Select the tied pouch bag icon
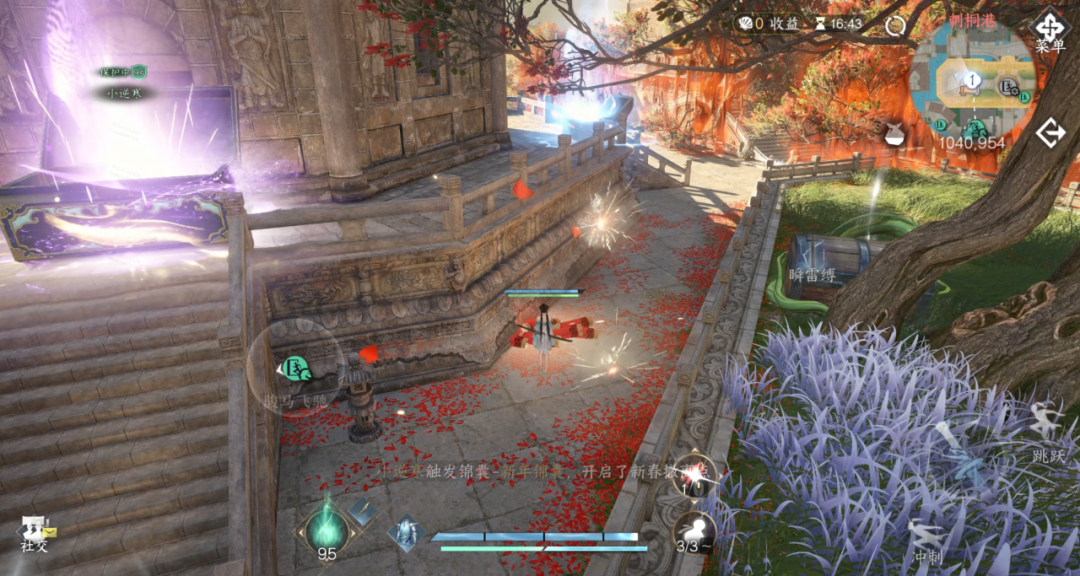 891,131
